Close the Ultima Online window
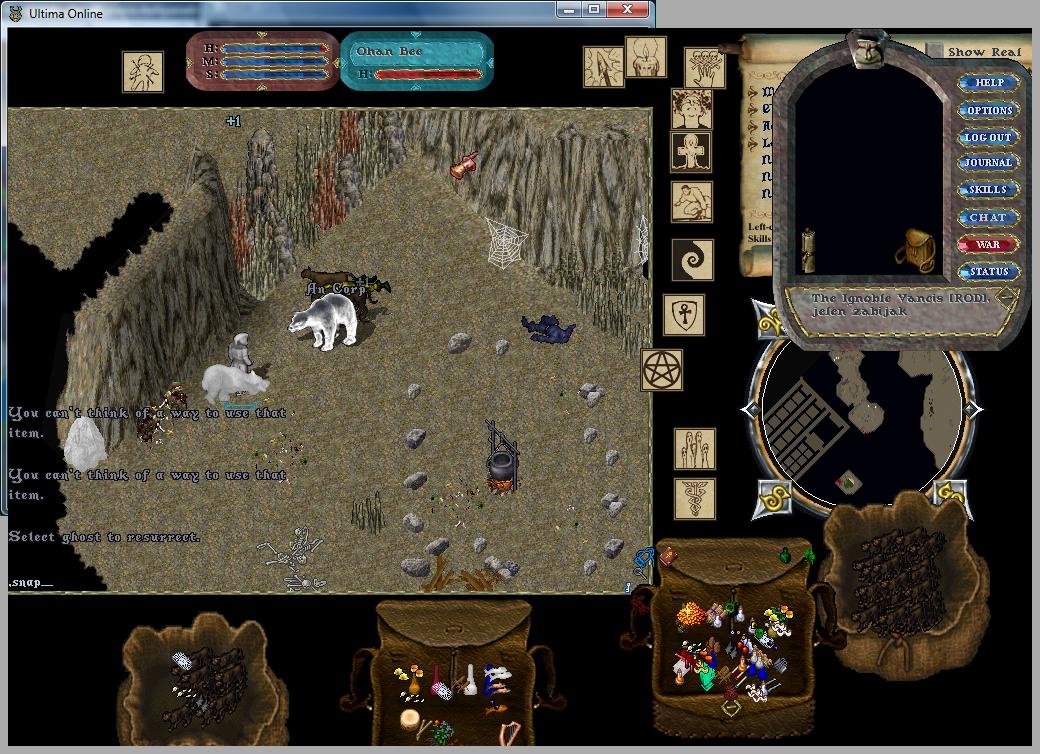The image size is (1040, 754). pos(627,11)
